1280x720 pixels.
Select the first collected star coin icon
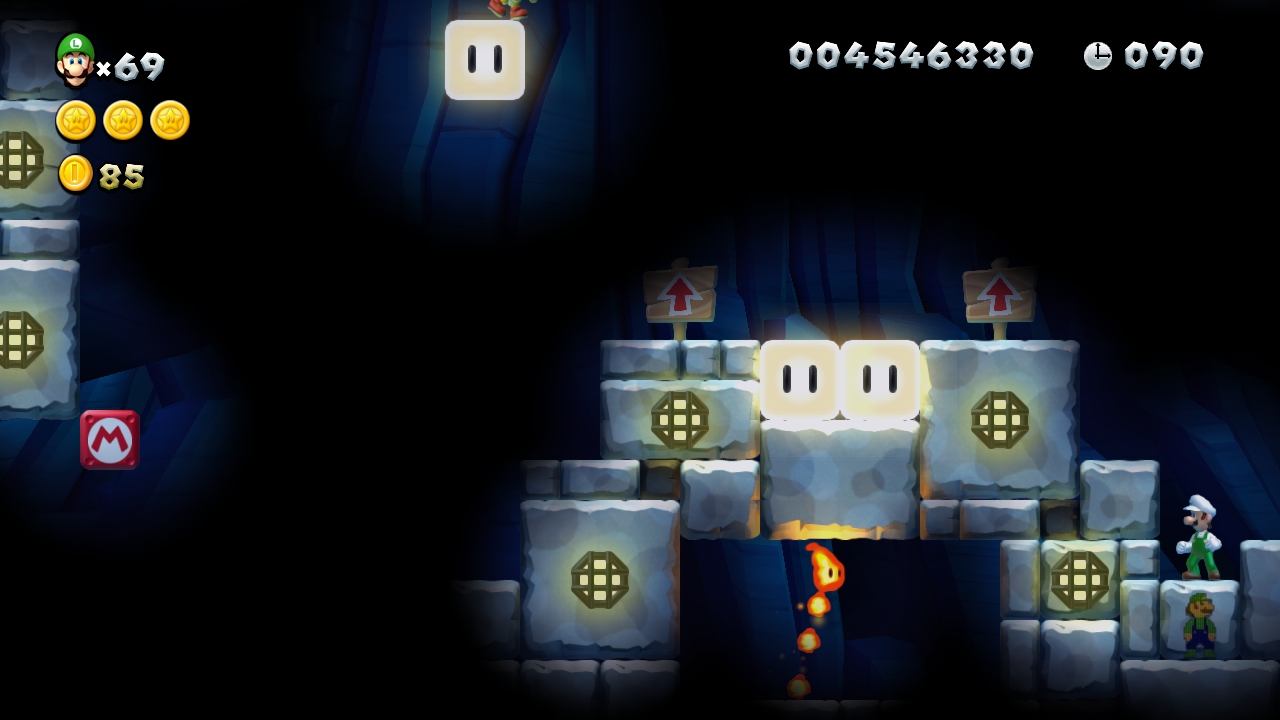tap(76, 122)
